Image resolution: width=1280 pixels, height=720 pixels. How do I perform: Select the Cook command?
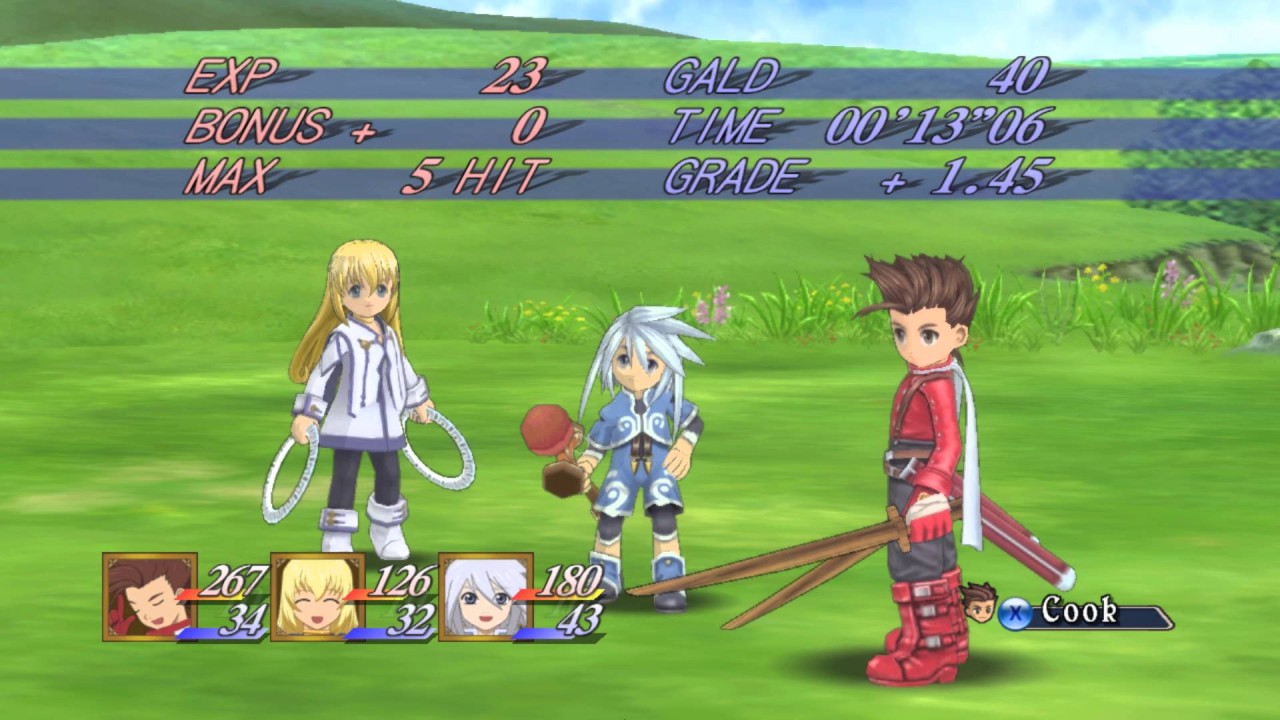1079,611
